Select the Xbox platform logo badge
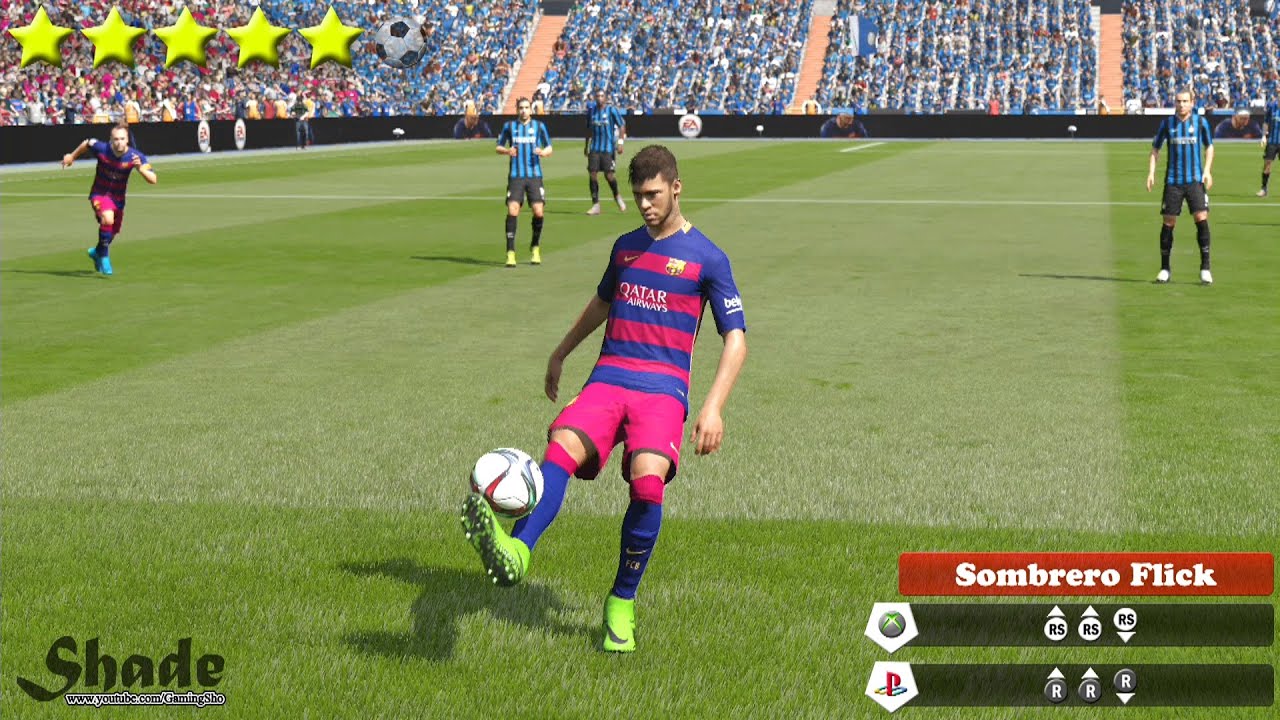 coord(891,626)
